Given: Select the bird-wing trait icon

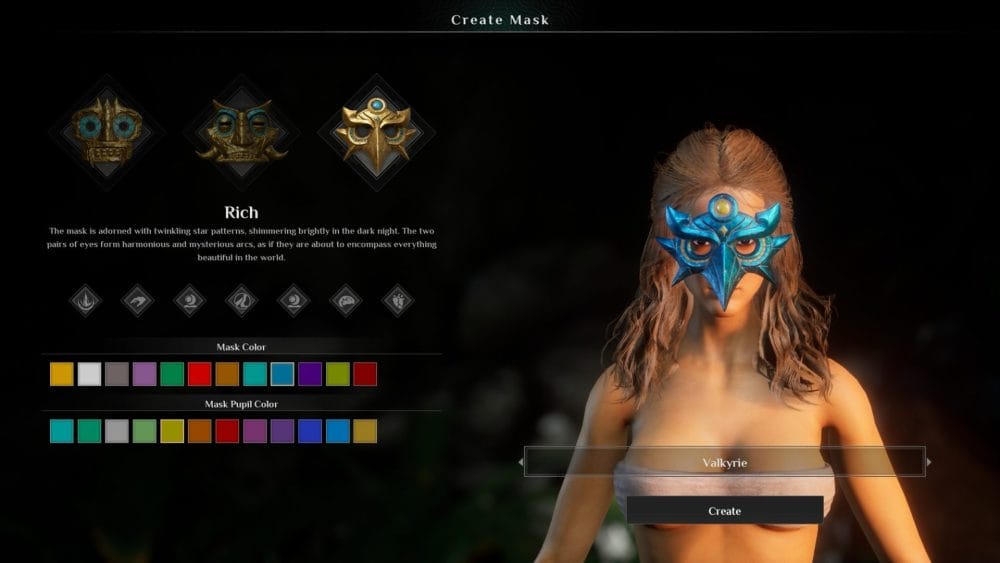Looking at the screenshot, I should coord(137,299).
